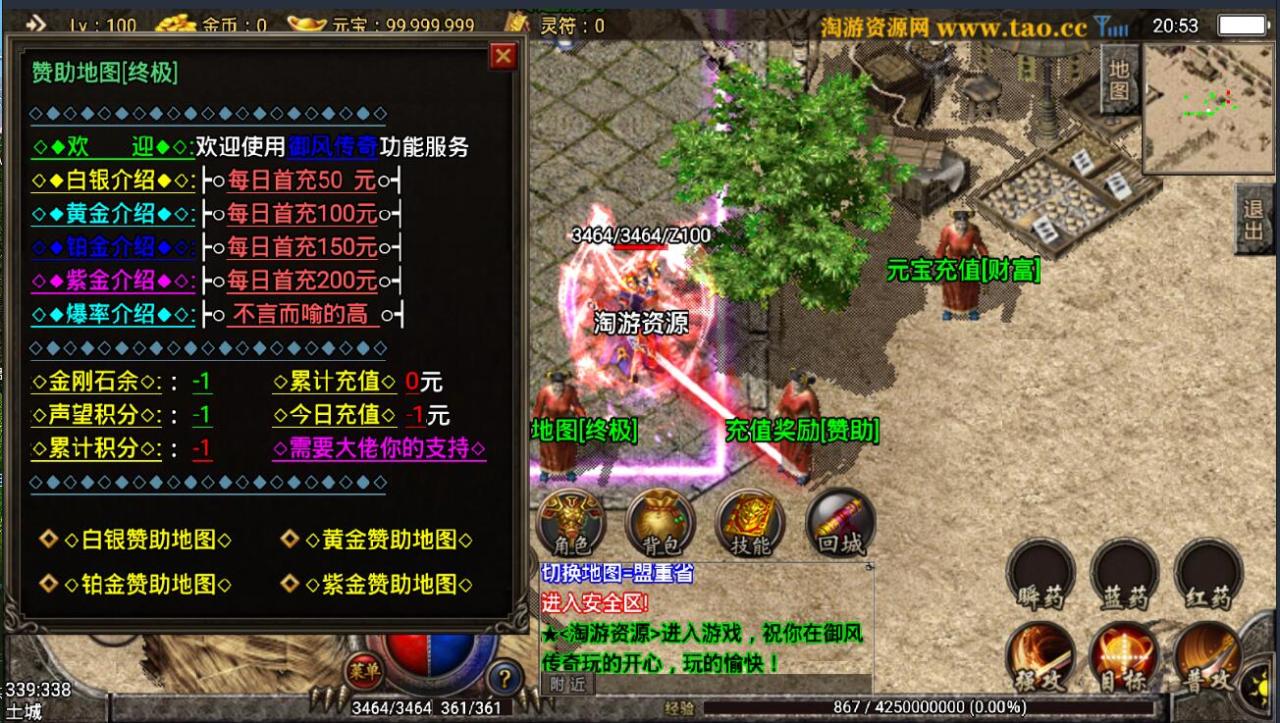Tap the 目标 target selection icon

coord(1122,655)
